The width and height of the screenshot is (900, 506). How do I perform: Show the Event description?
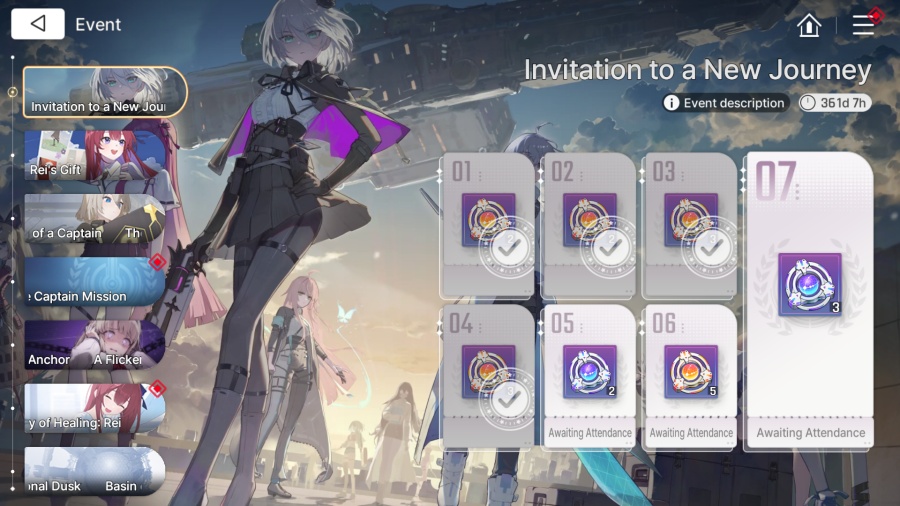(726, 103)
